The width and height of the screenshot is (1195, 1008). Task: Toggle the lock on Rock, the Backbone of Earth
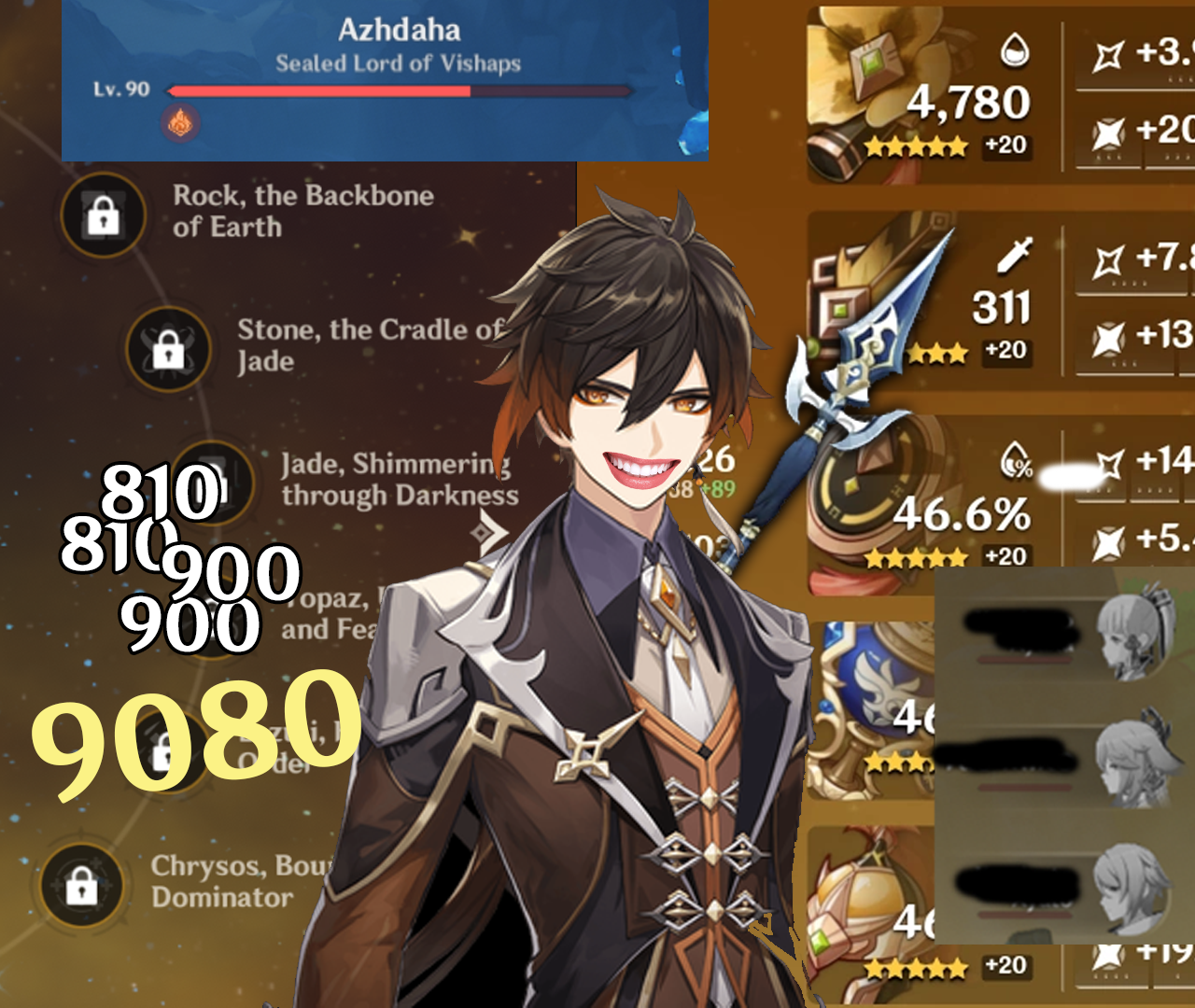click(103, 216)
